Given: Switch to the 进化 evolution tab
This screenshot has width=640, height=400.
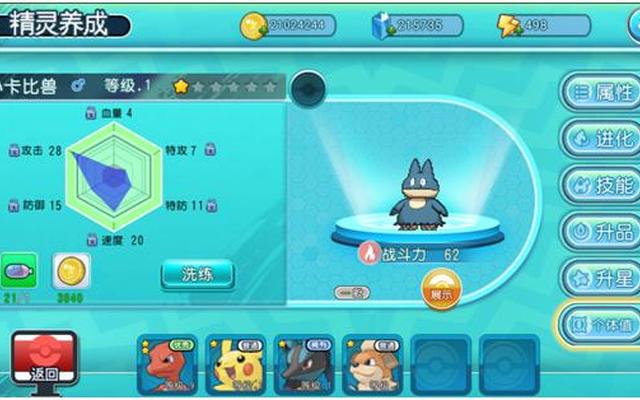Looking at the screenshot, I should [601, 139].
